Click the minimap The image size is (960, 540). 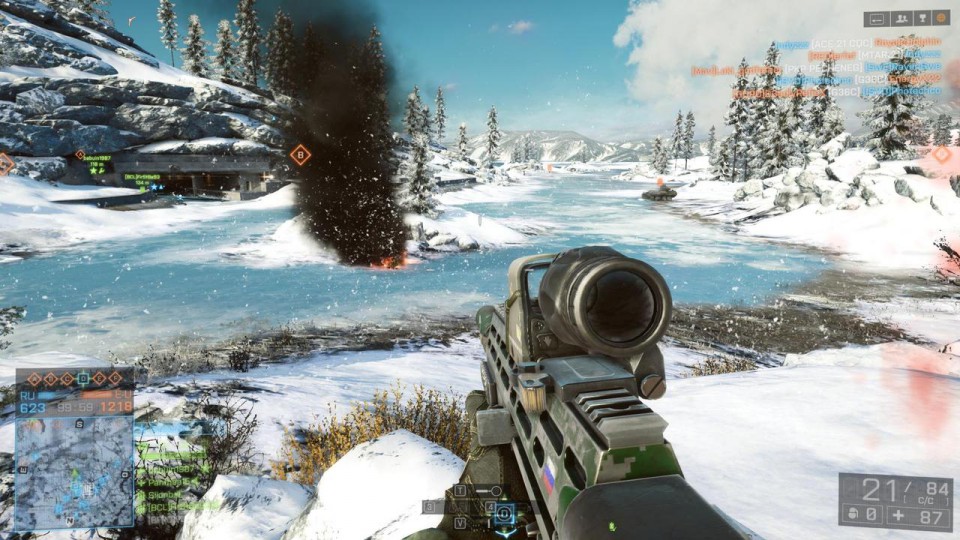76,472
